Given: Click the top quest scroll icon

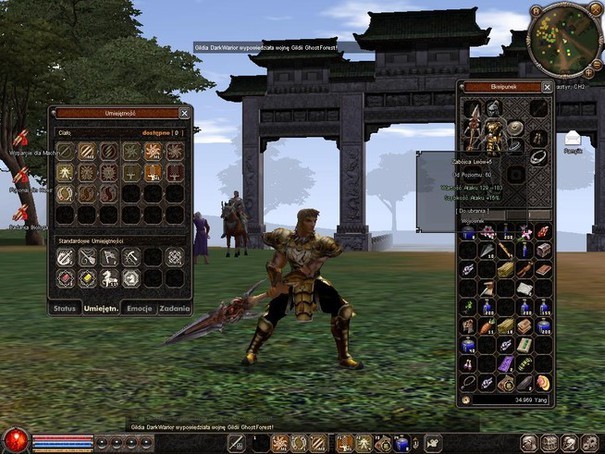Looking at the screenshot, I should click(21, 139).
